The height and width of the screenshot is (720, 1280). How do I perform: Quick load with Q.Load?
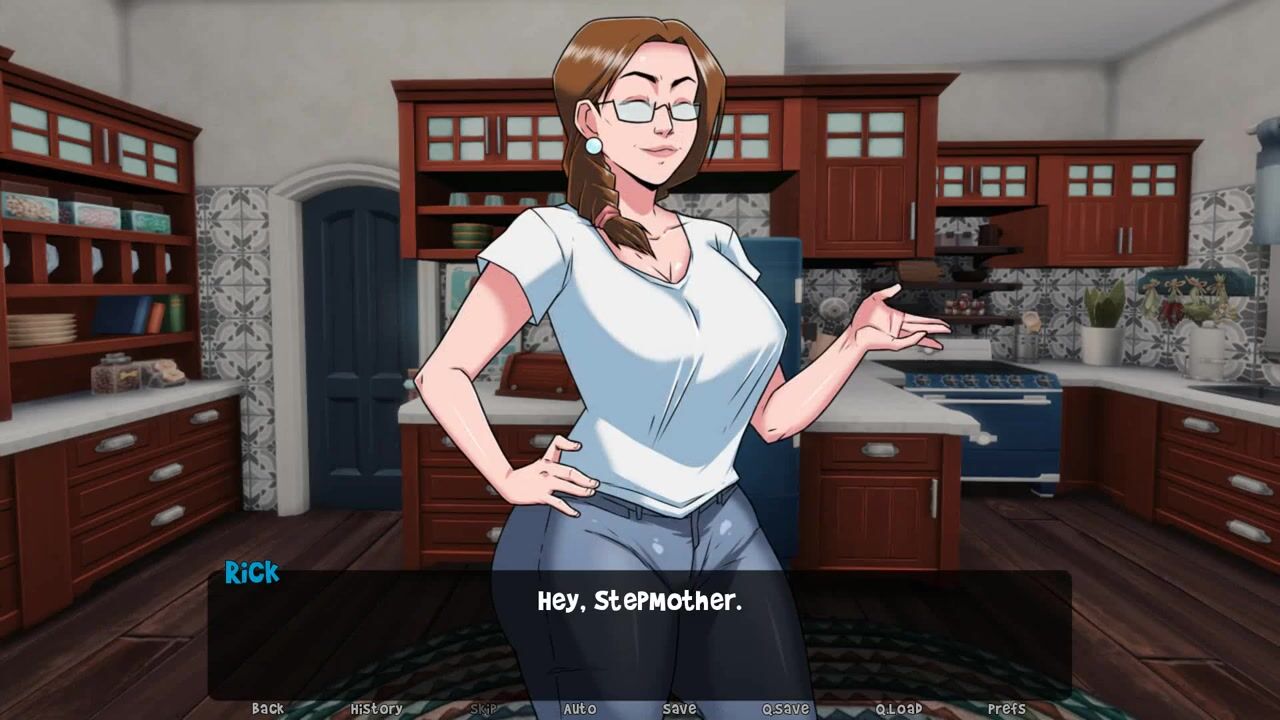(899, 708)
